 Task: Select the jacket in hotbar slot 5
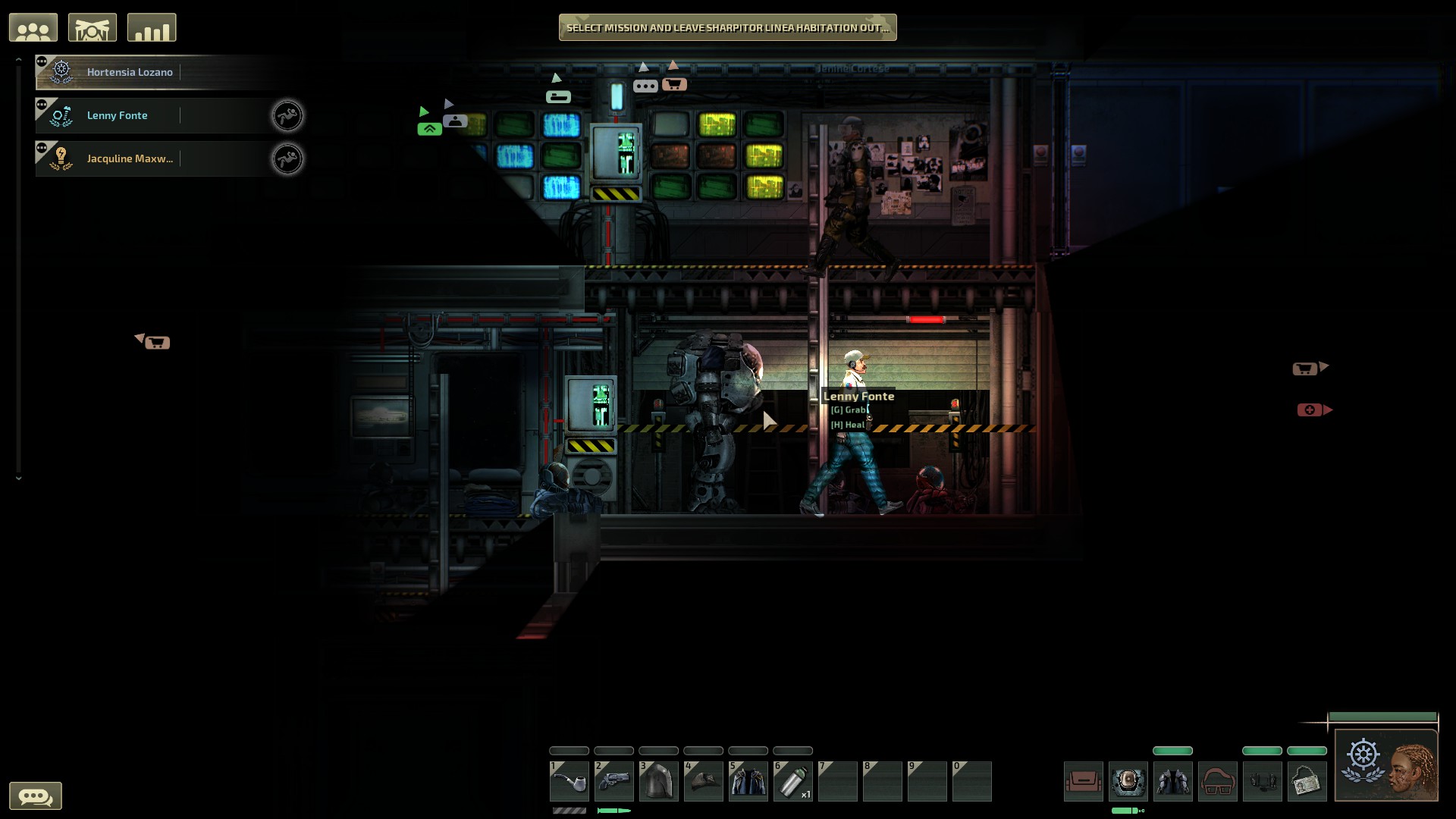748,781
